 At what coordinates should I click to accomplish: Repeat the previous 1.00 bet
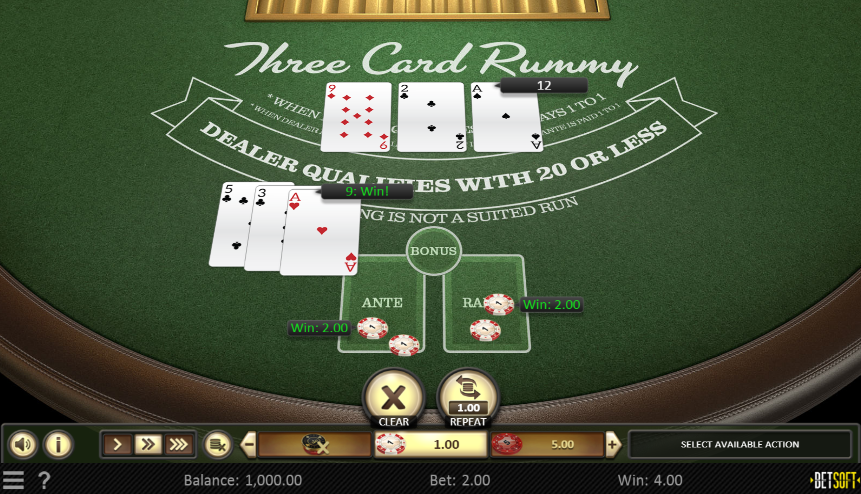coord(467,396)
